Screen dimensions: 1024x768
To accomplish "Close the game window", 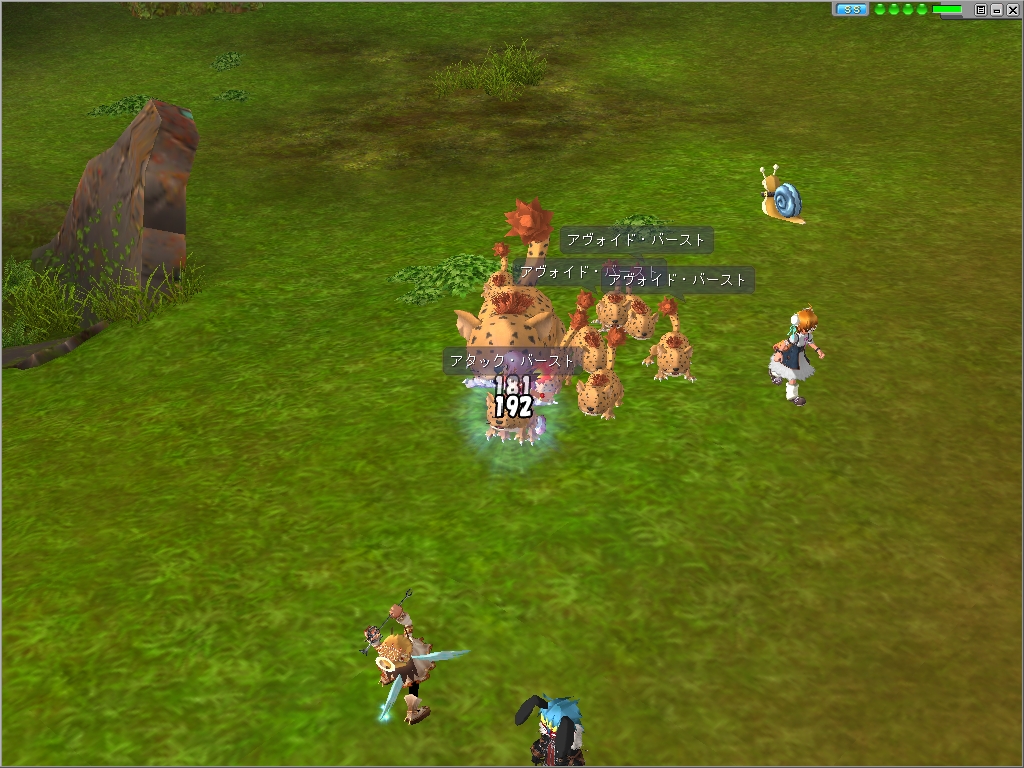I will coord(1011,9).
